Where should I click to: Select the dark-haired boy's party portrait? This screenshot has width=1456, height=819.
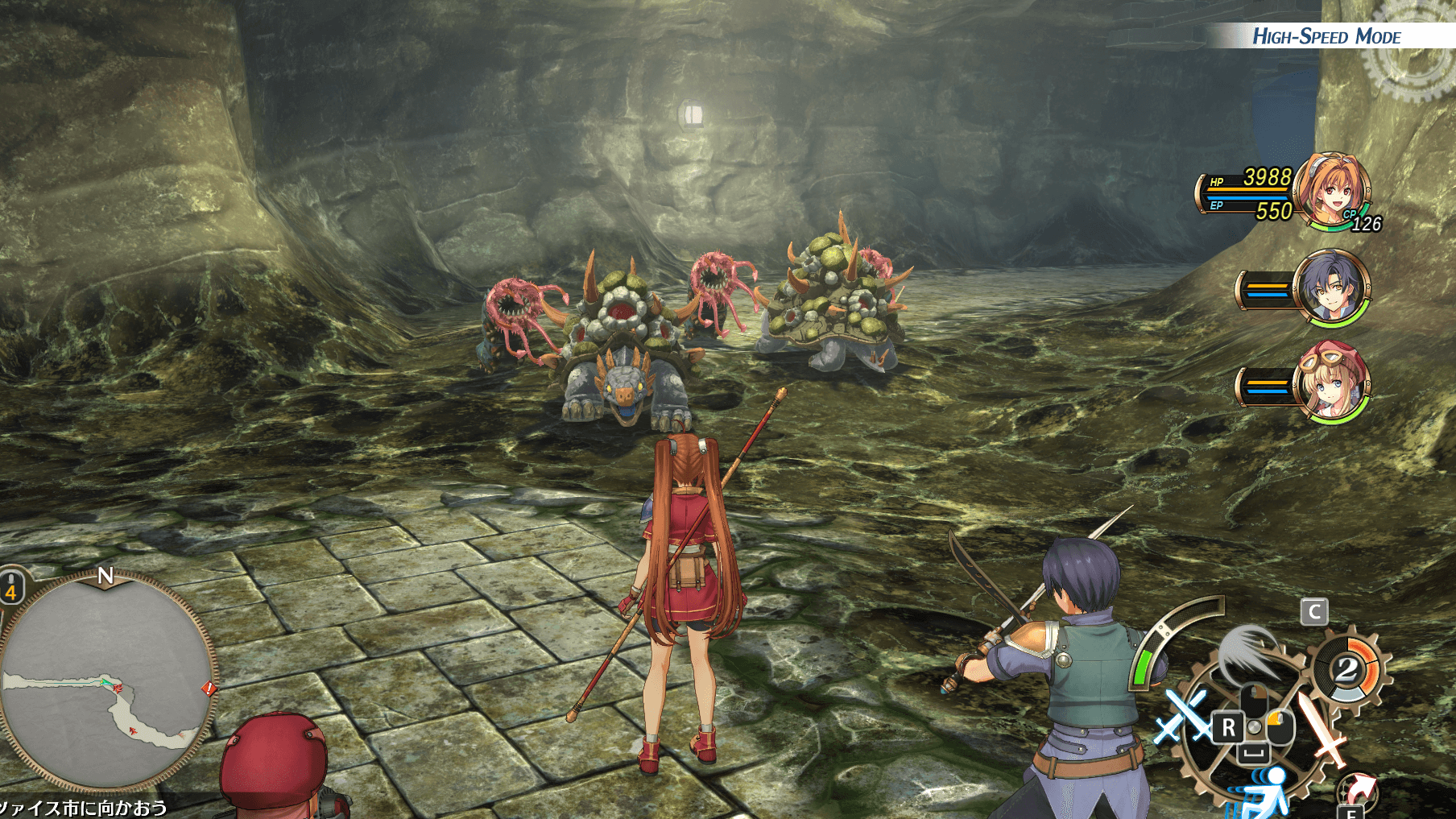(1332, 288)
